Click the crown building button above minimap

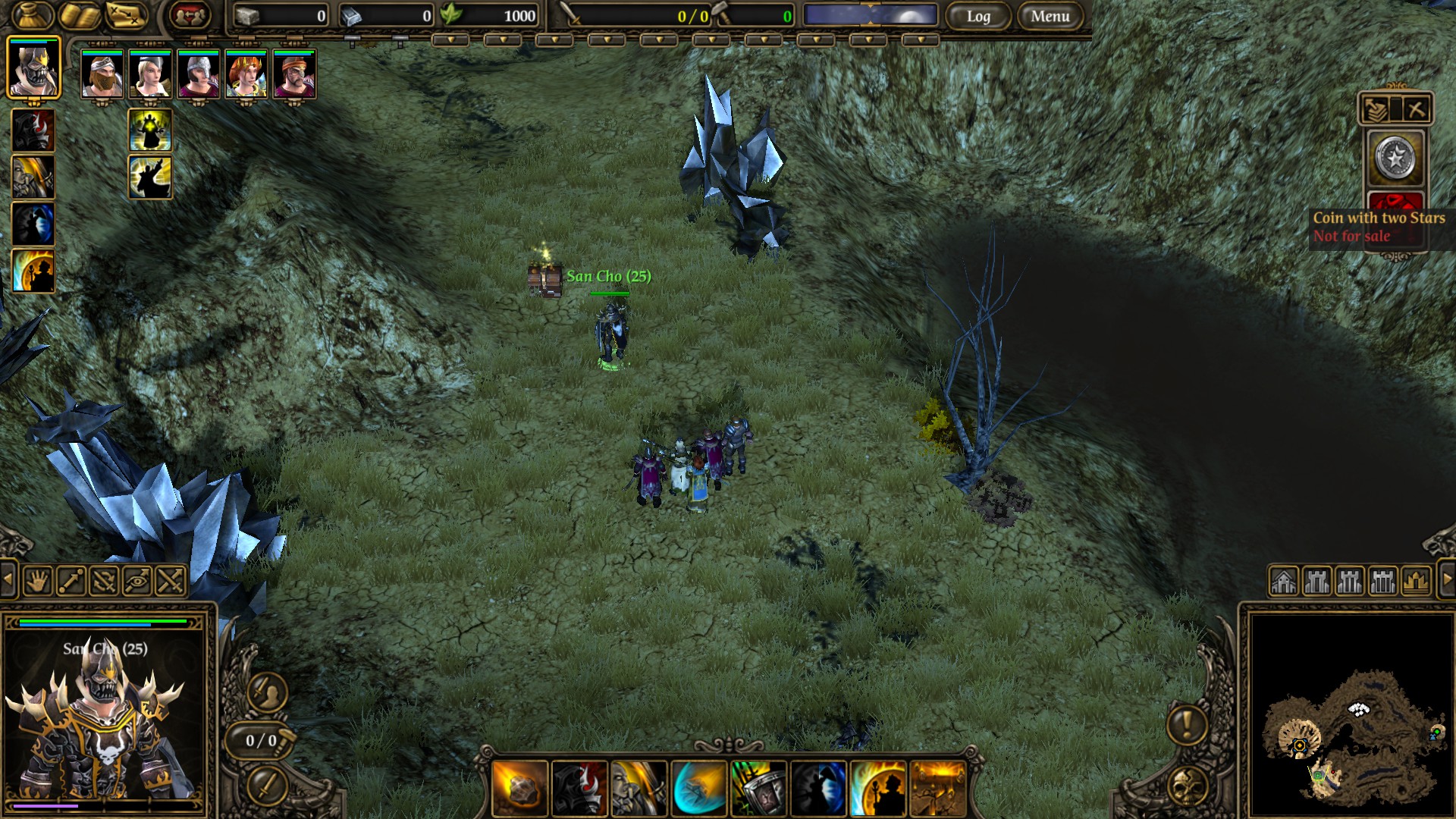(x=1416, y=582)
